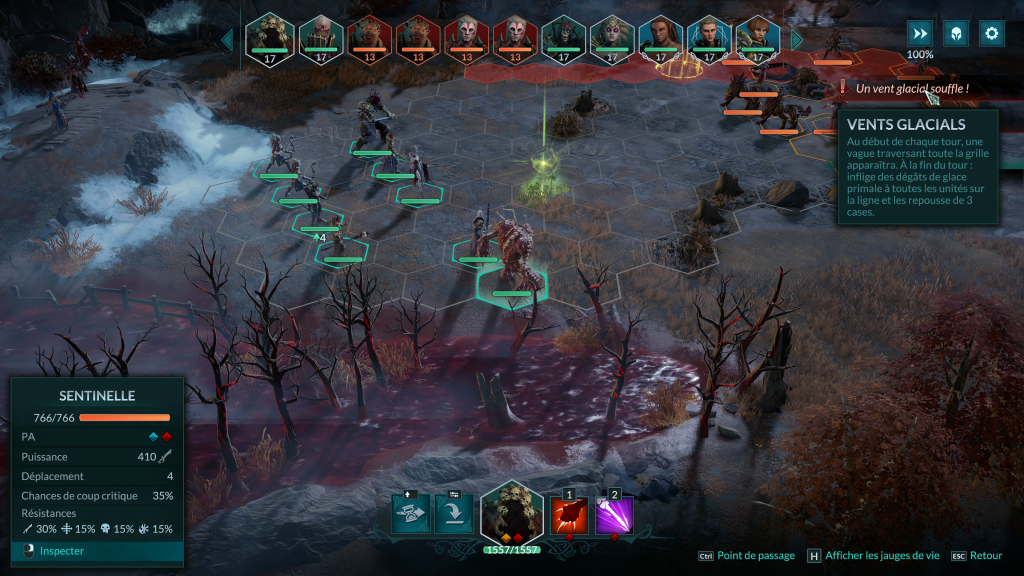Click the turn order left arrow

(227, 39)
